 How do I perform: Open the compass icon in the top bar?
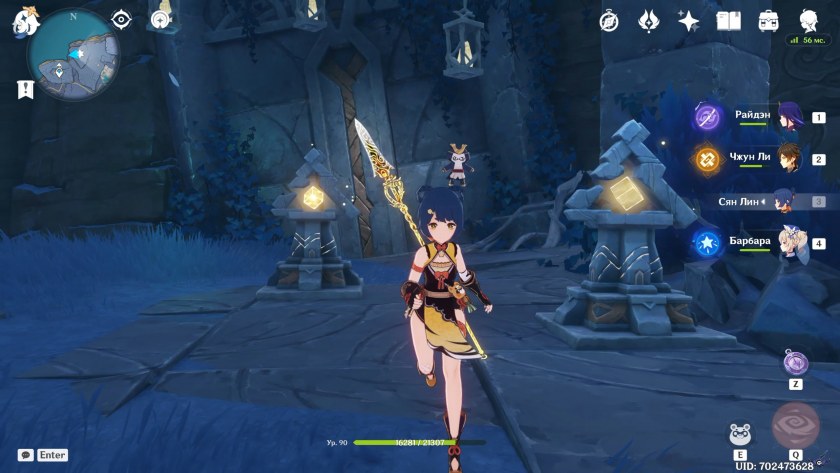point(609,20)
